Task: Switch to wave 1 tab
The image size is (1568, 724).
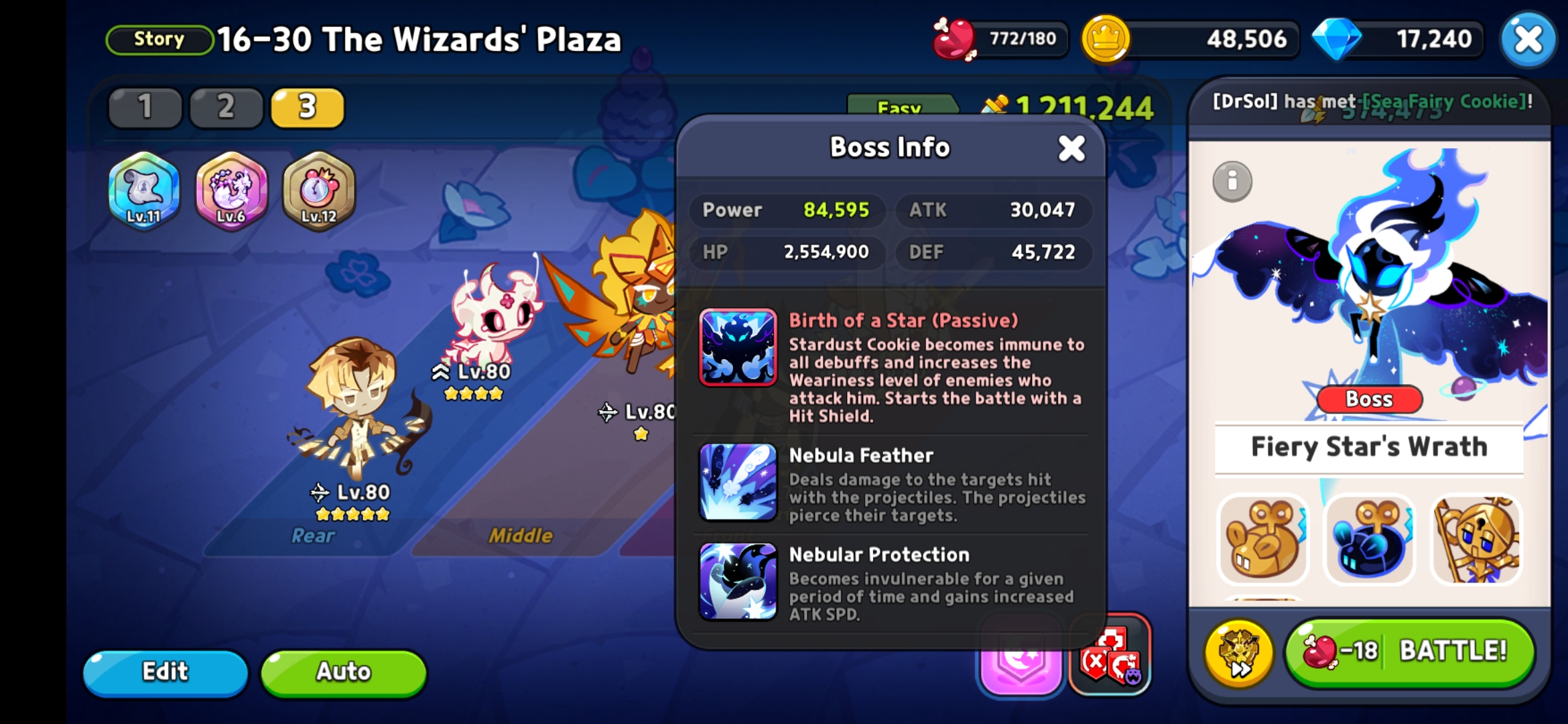Action: click(145, 107)
